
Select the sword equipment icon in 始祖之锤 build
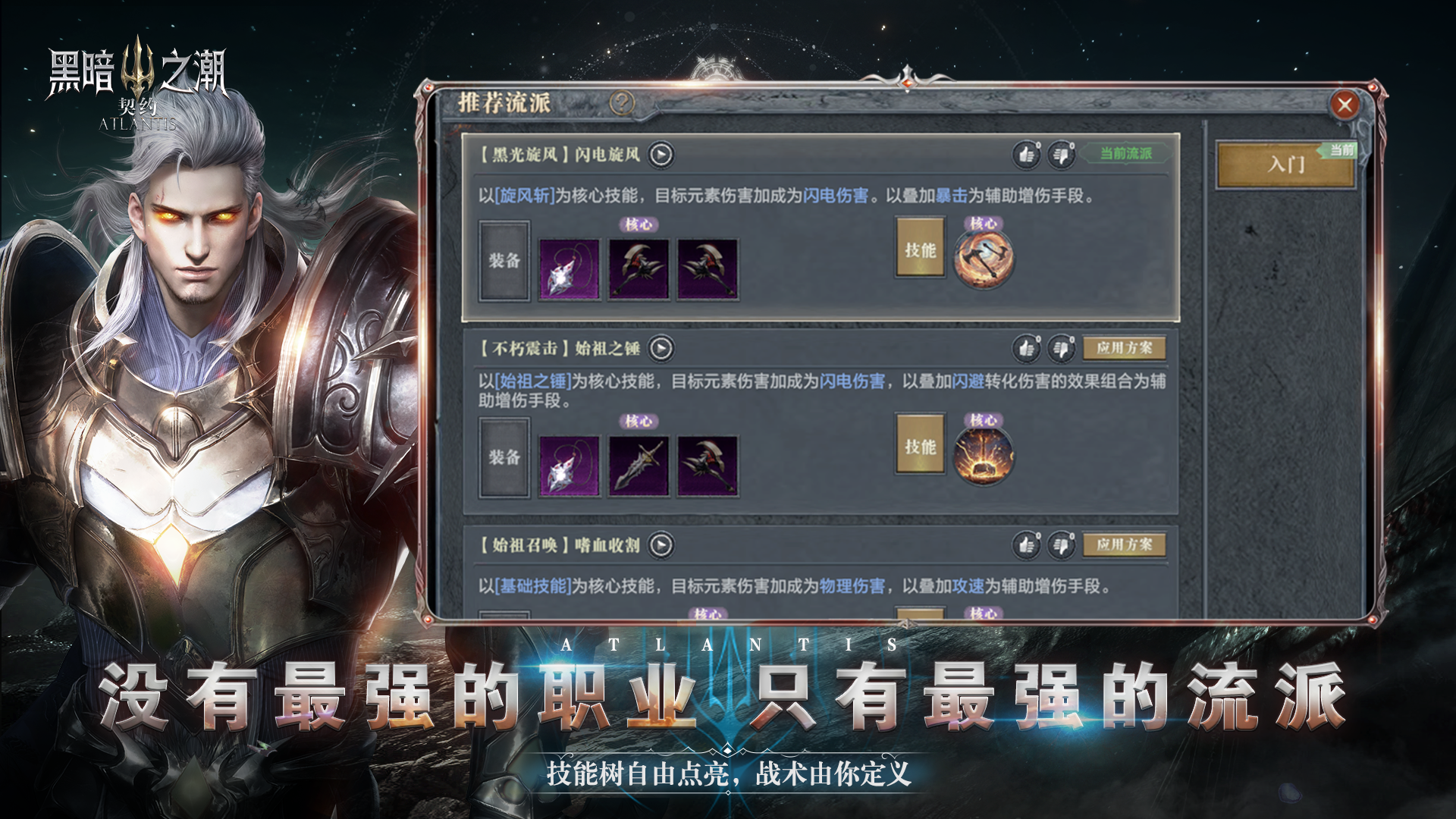pyautogui.click(x=637, y=465)
